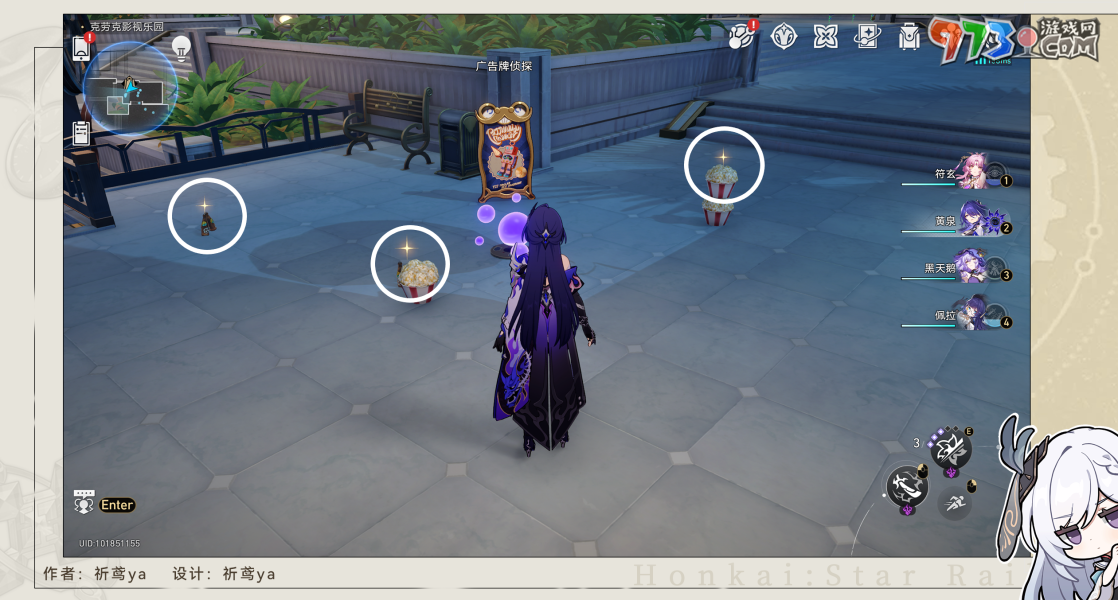The image size is (1118, 600).
Task: Switch to party member 符玄
Action: 975,172
